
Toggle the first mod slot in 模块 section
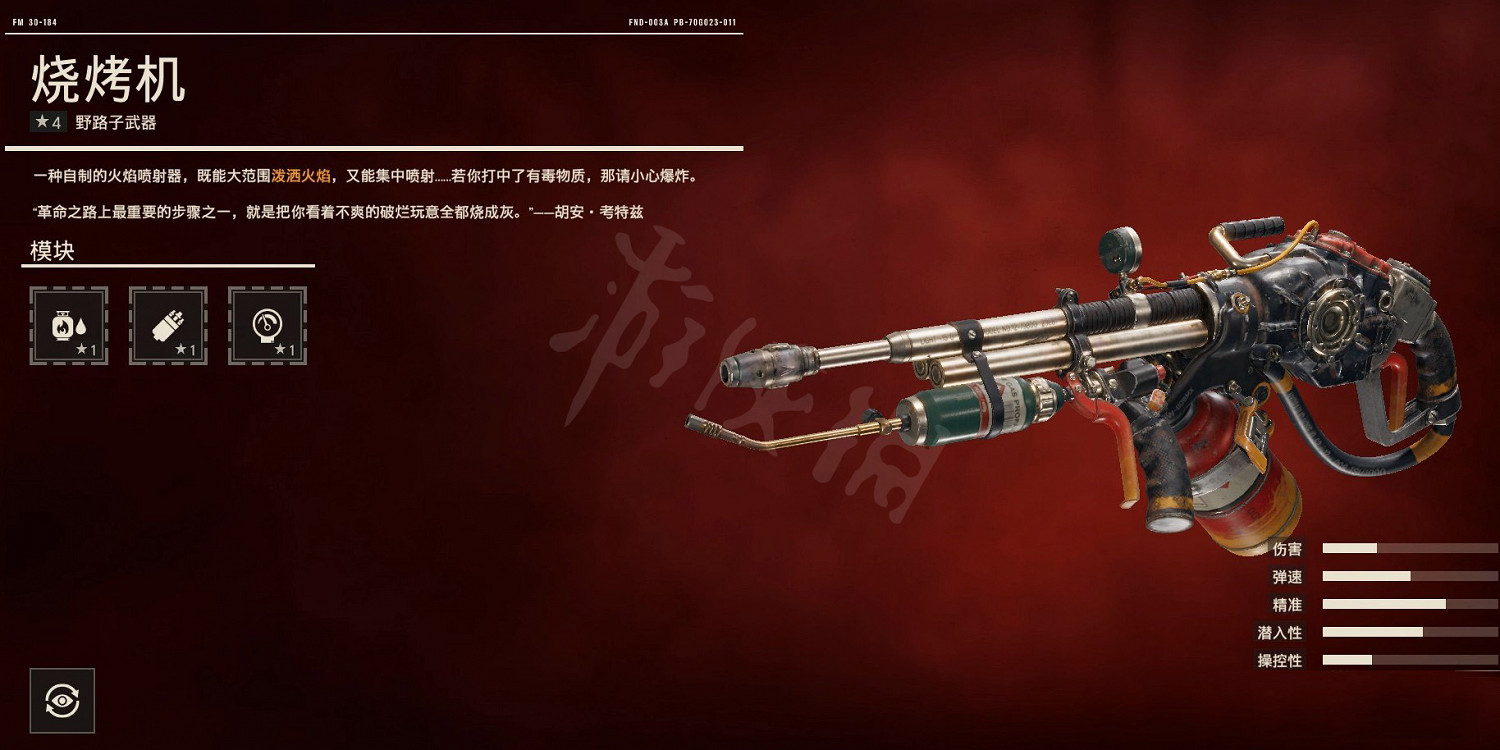click(x=68, y=326)
